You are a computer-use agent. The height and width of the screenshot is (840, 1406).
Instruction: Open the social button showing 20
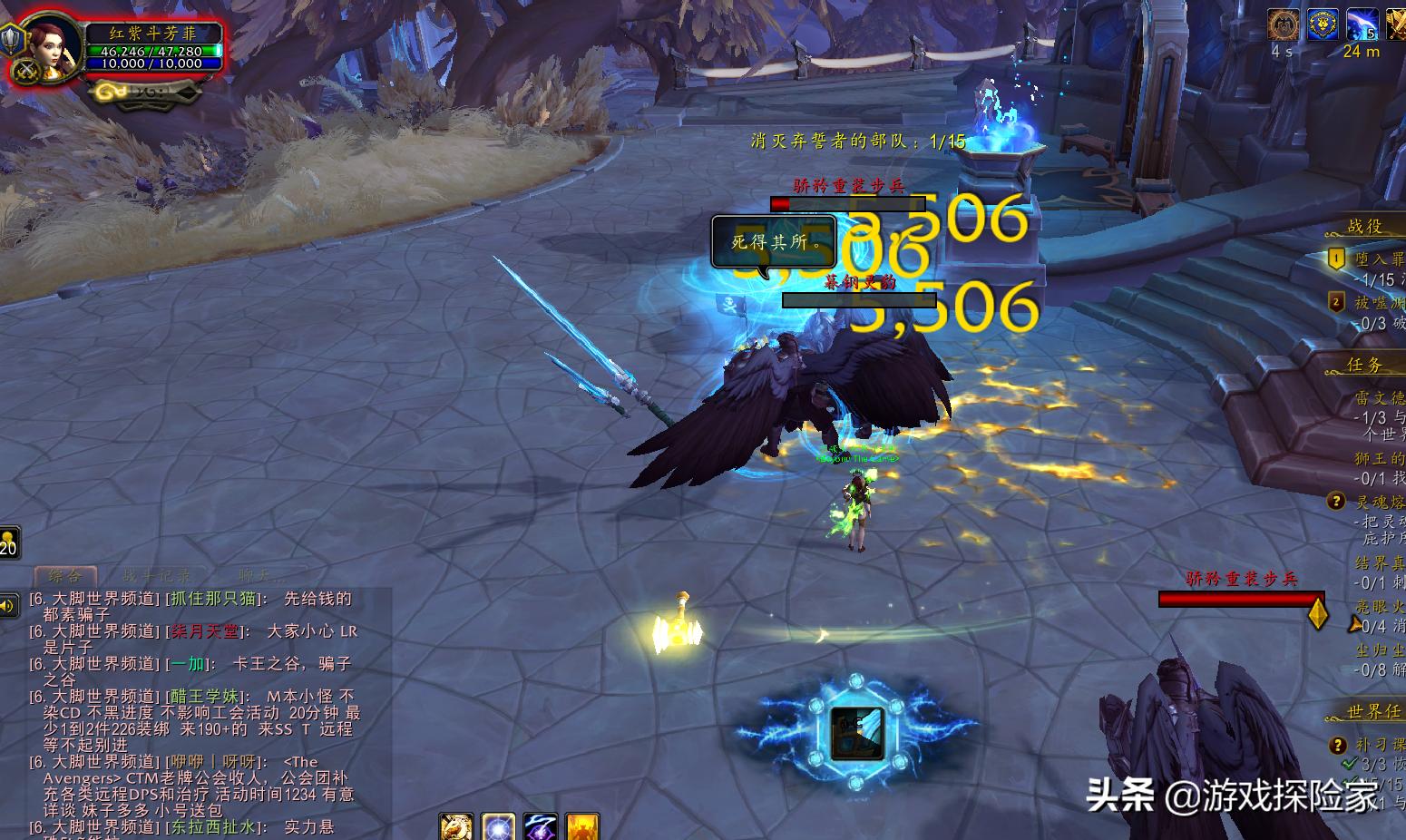pos(8,542)
